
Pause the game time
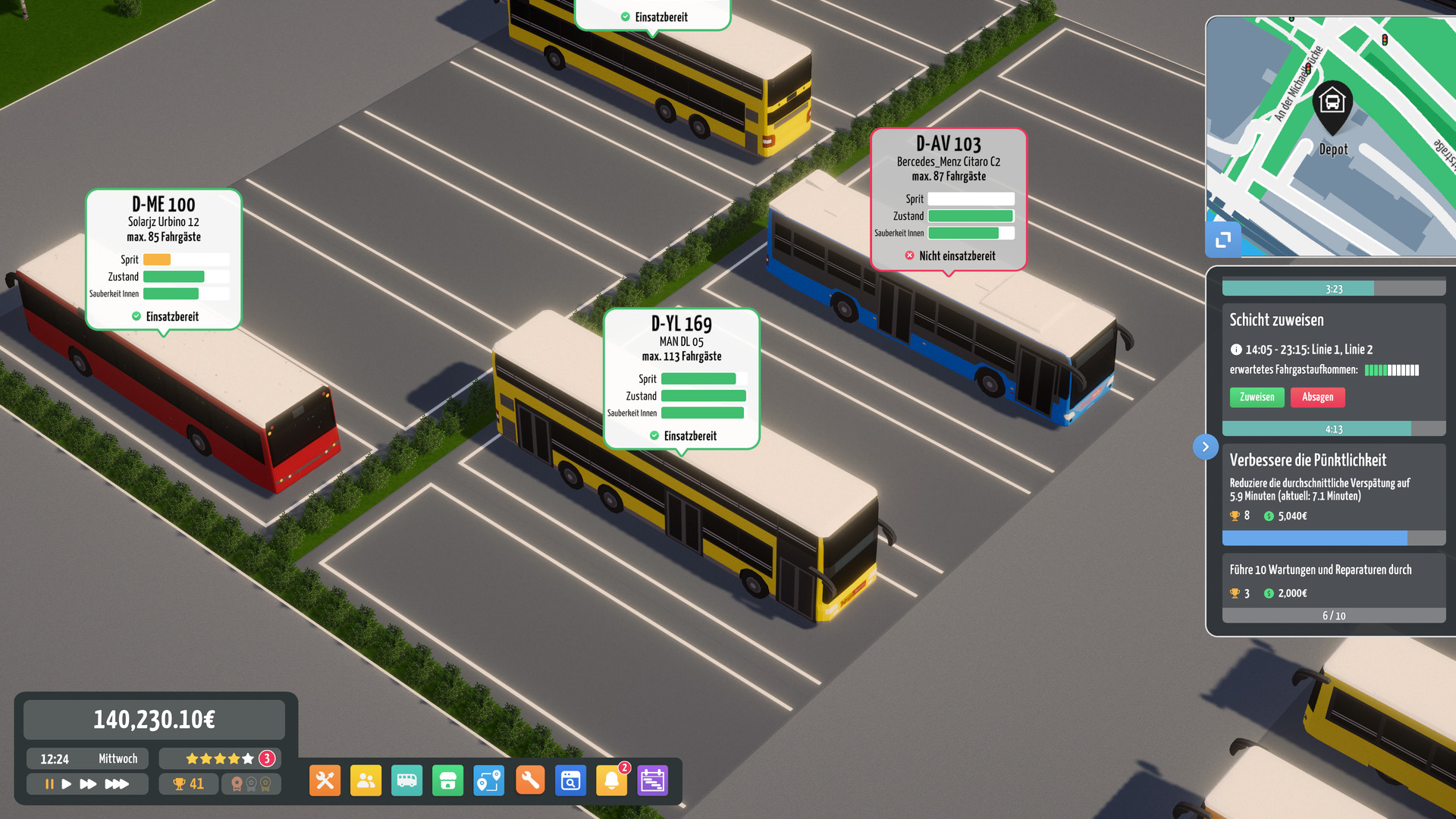tap(49, 784)
